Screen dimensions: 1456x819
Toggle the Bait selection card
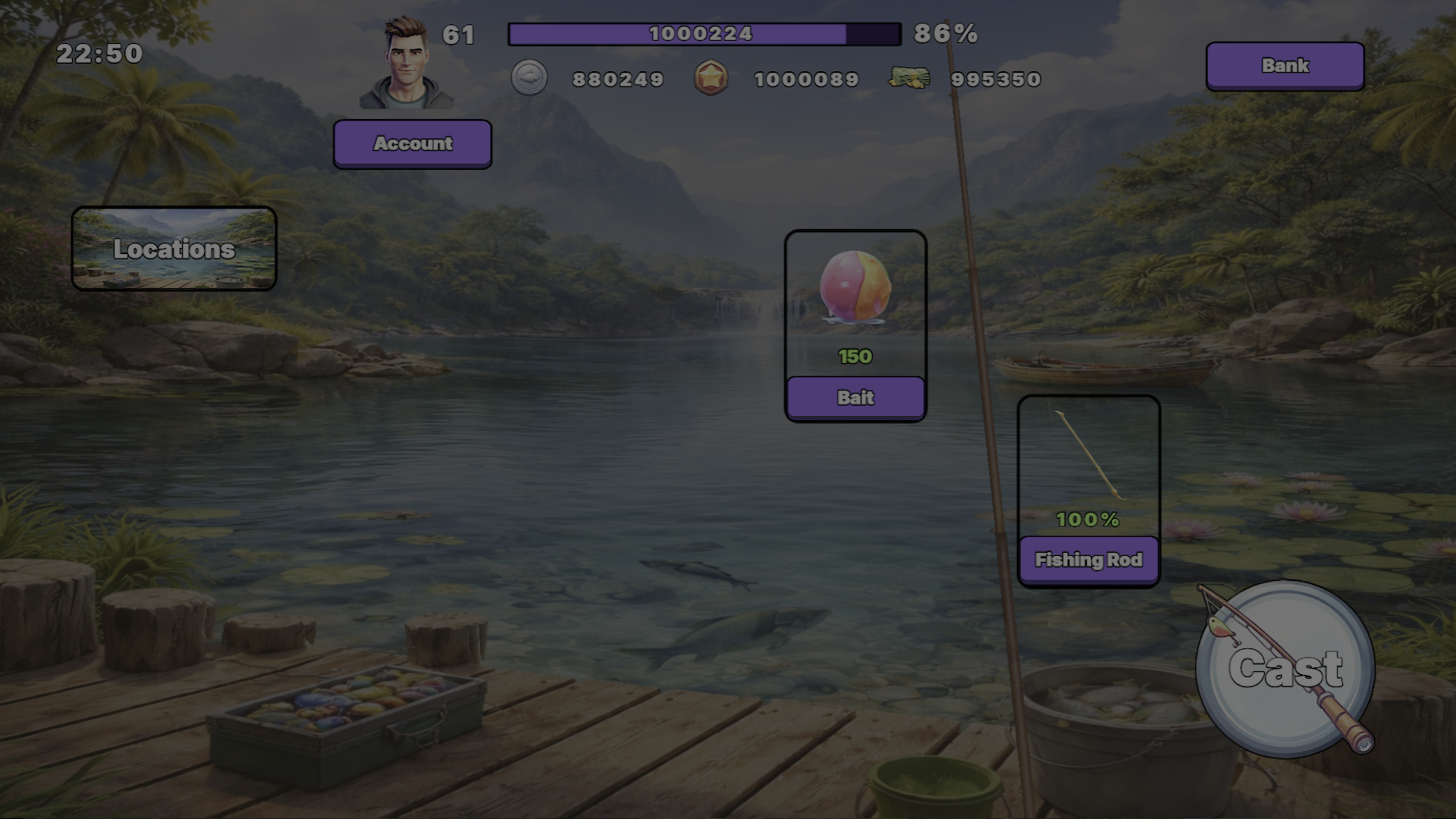855,326
